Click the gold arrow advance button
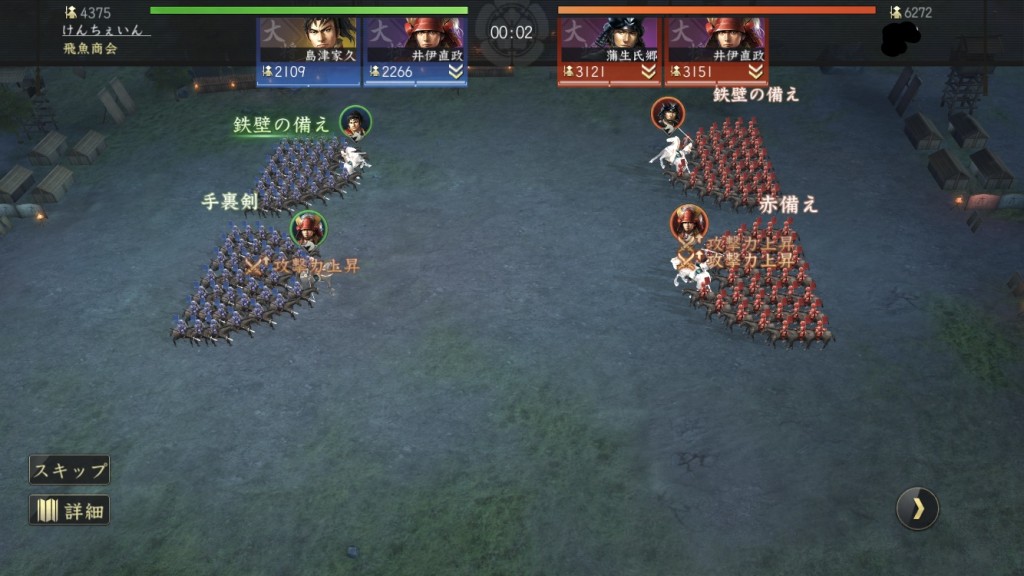The image size is (1024, 576). [x=917, y=509]
